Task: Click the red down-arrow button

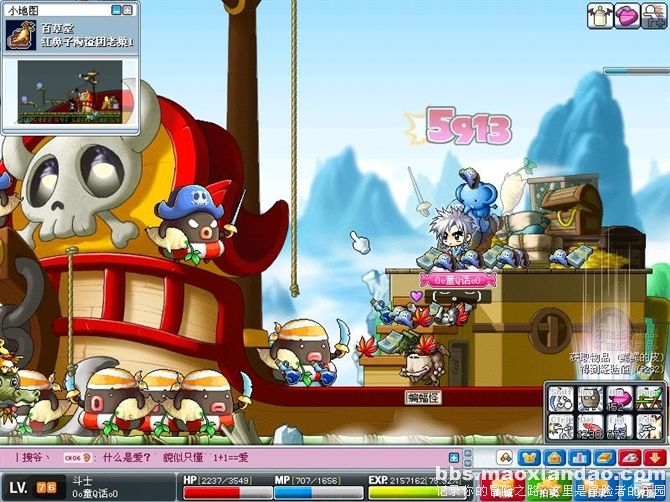Action: point(655,457)
